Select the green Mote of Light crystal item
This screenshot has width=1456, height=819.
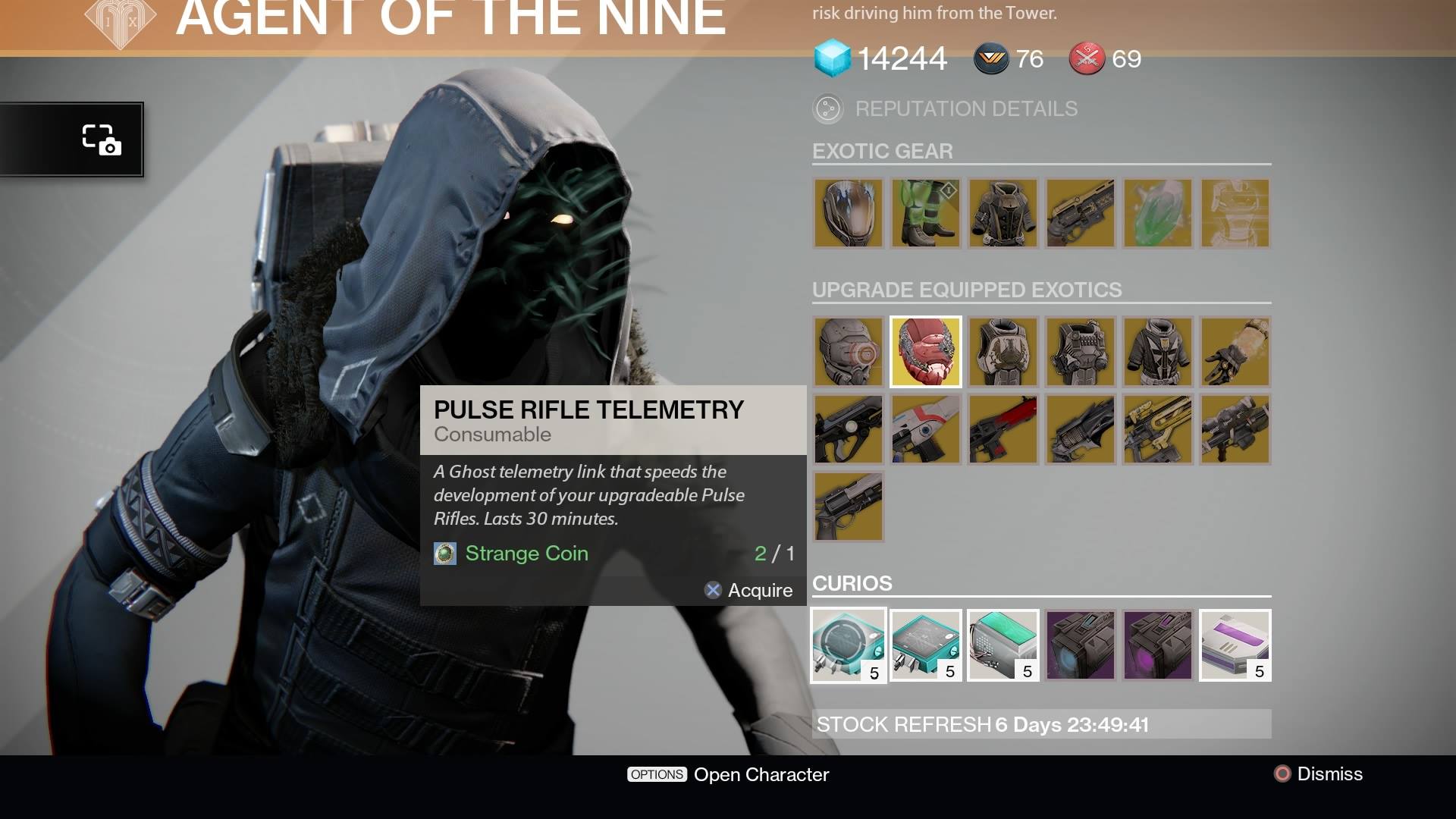click(x=1157, y=213)
